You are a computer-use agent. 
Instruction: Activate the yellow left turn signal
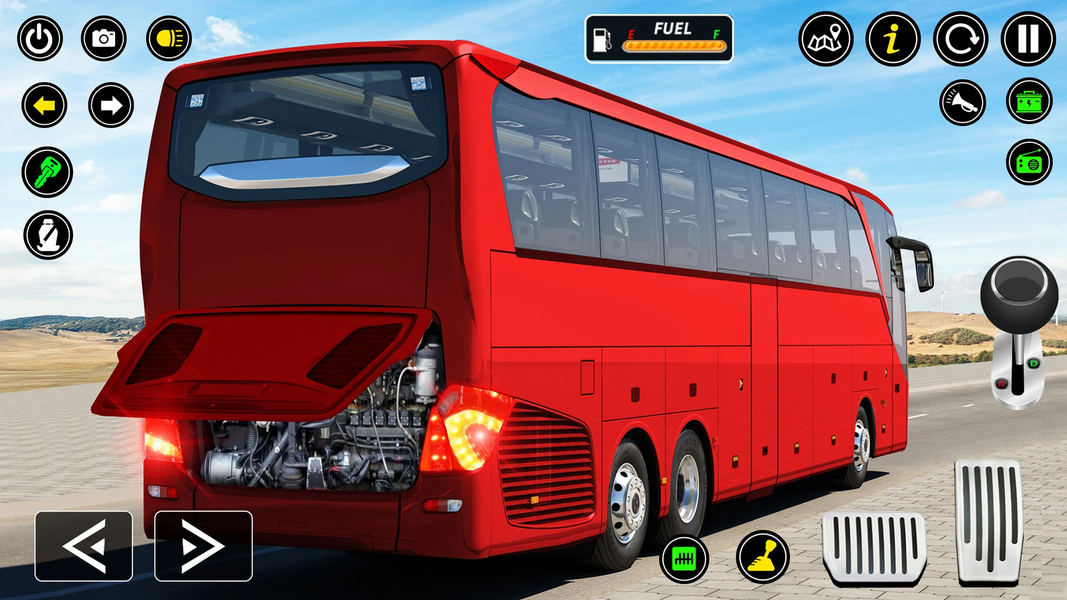45,105
